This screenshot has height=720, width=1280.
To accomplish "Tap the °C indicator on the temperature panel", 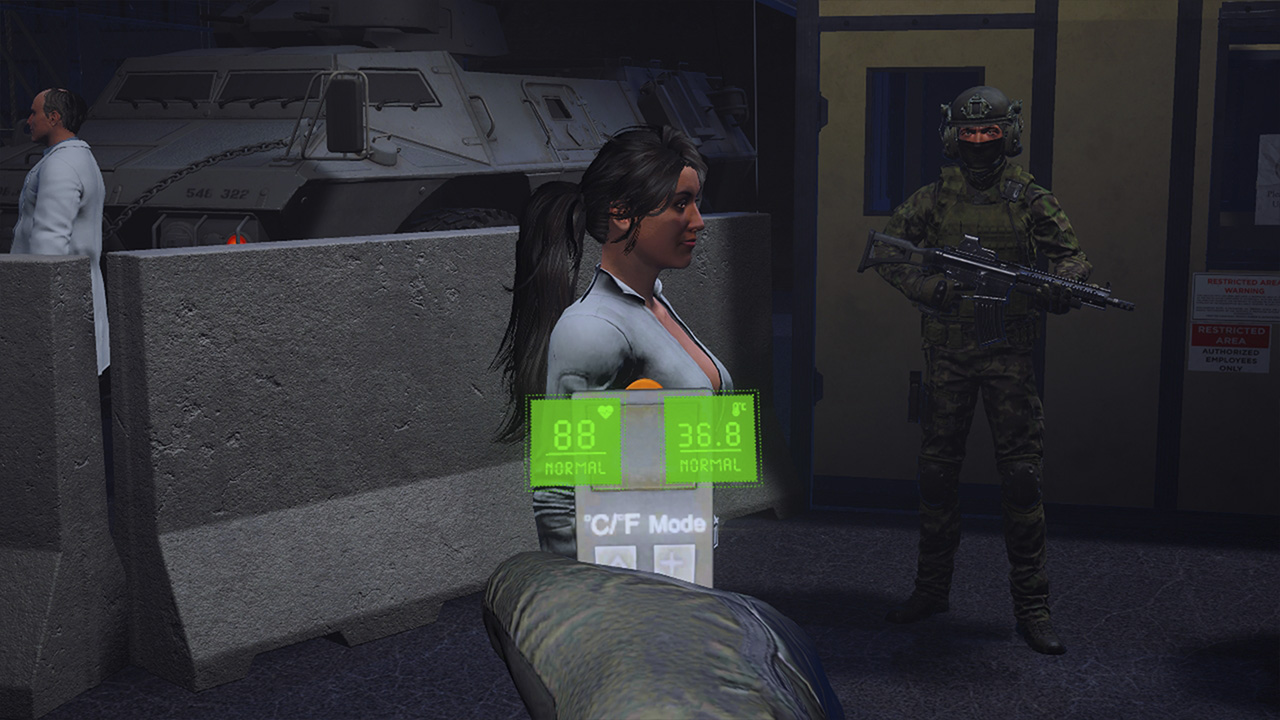I will pos(742,410).
